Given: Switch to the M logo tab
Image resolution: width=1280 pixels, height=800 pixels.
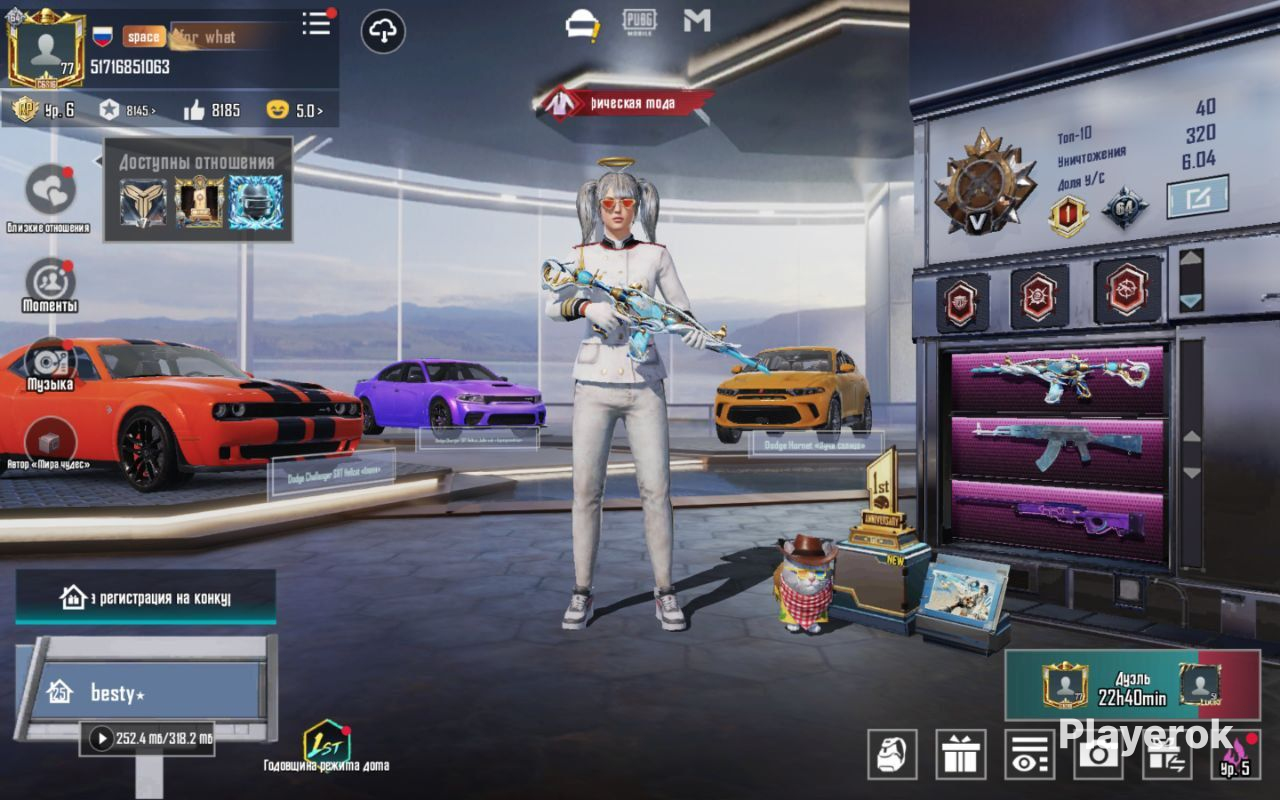Looking at the screenshot, I should pyautogui.click(x=696, y=21).
